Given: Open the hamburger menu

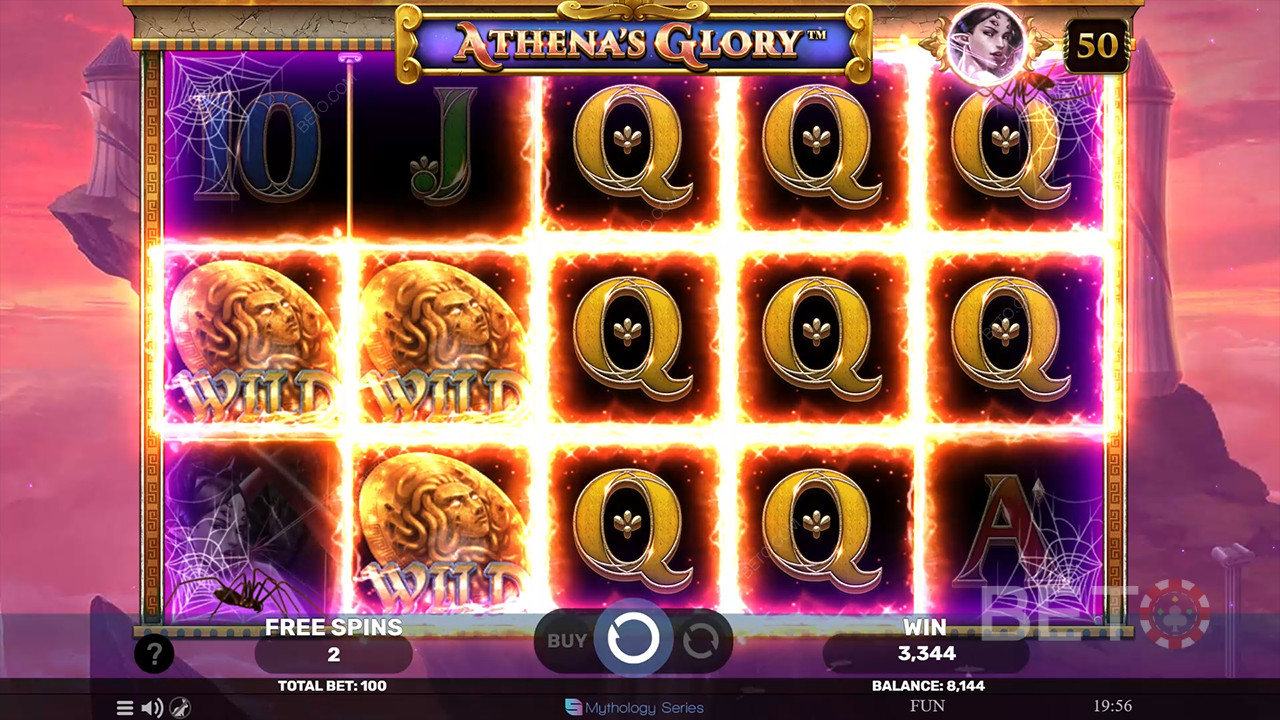Looking at the screenshot, I should pyautogui.click(x=125, y=708).
